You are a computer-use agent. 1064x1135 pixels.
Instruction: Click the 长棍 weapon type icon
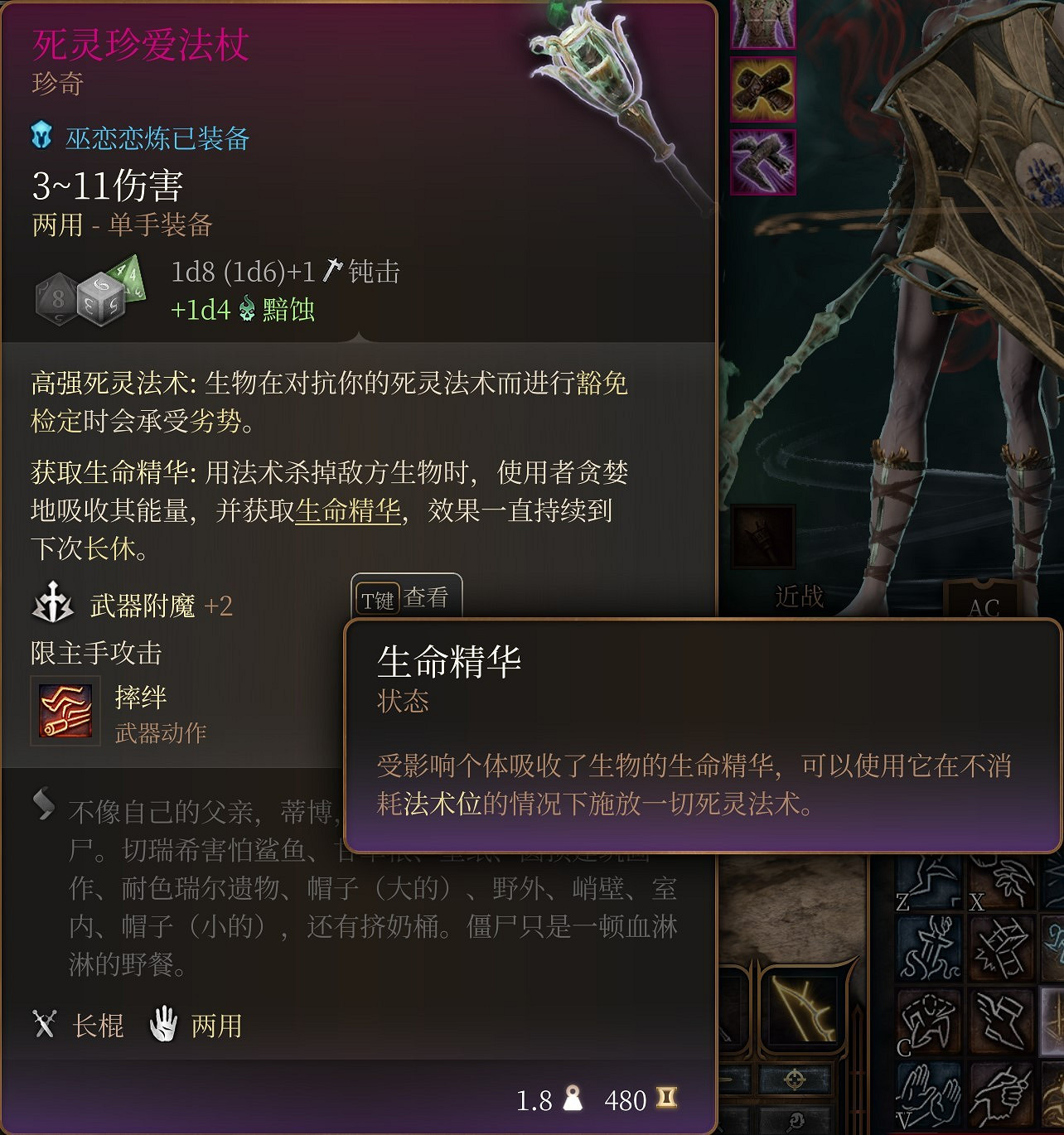coord(45,1026)
